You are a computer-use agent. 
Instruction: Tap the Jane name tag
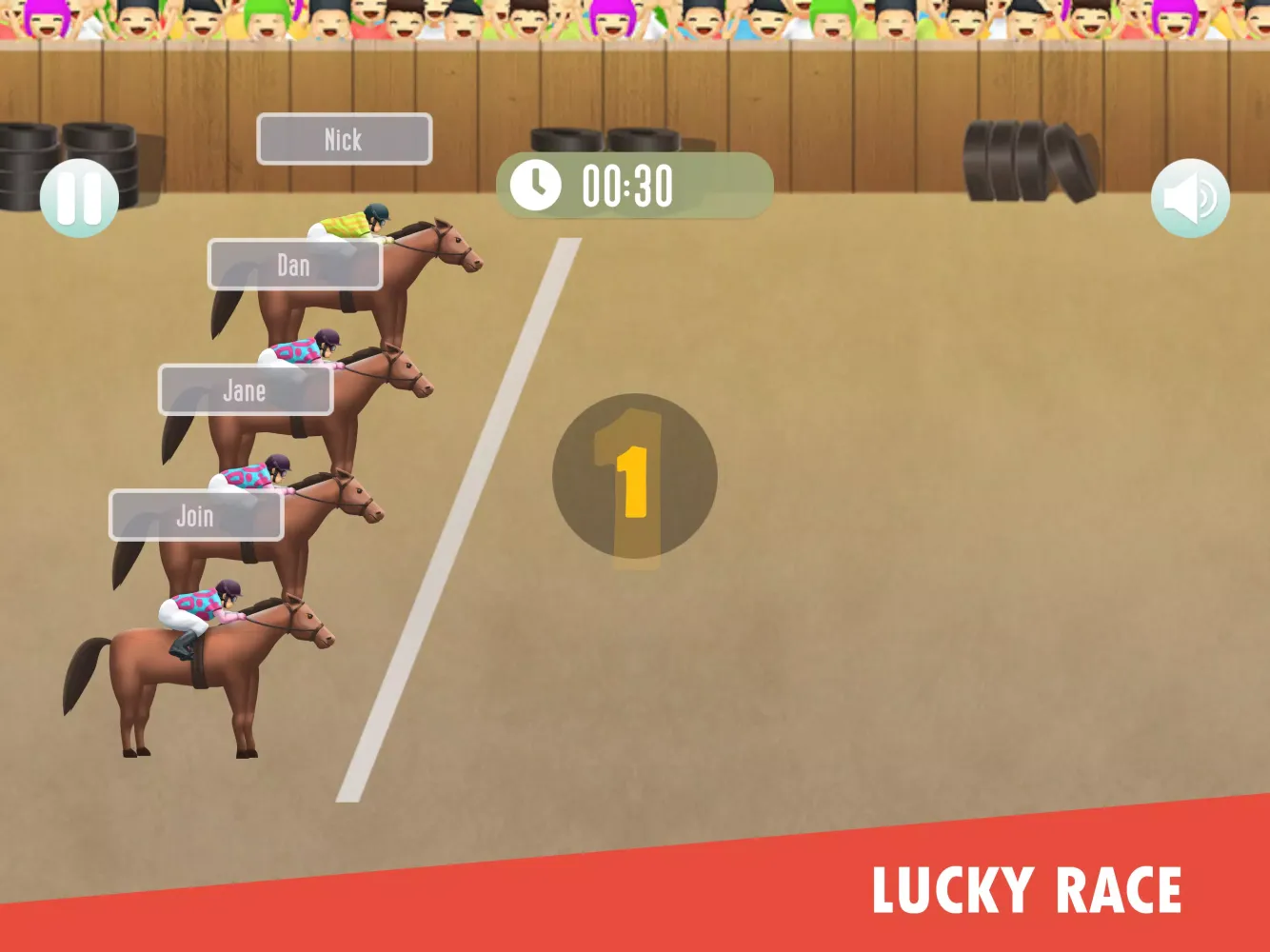tap(245, 390)
